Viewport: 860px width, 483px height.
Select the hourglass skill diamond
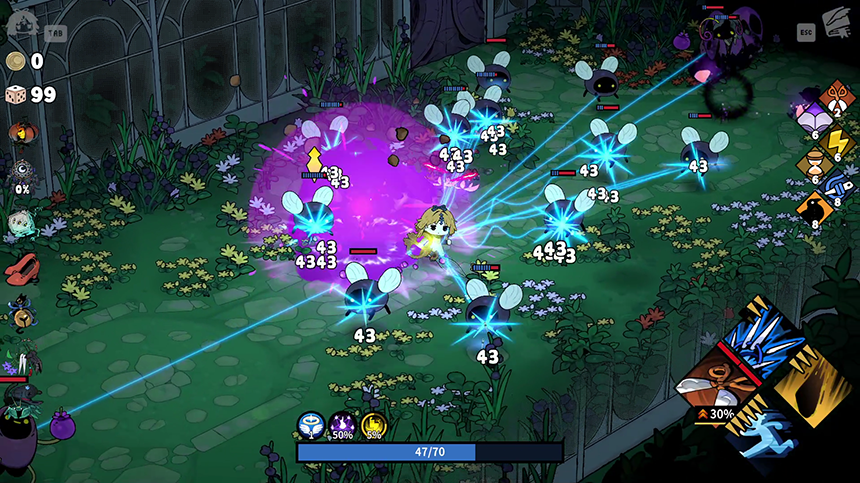point(813,163)
